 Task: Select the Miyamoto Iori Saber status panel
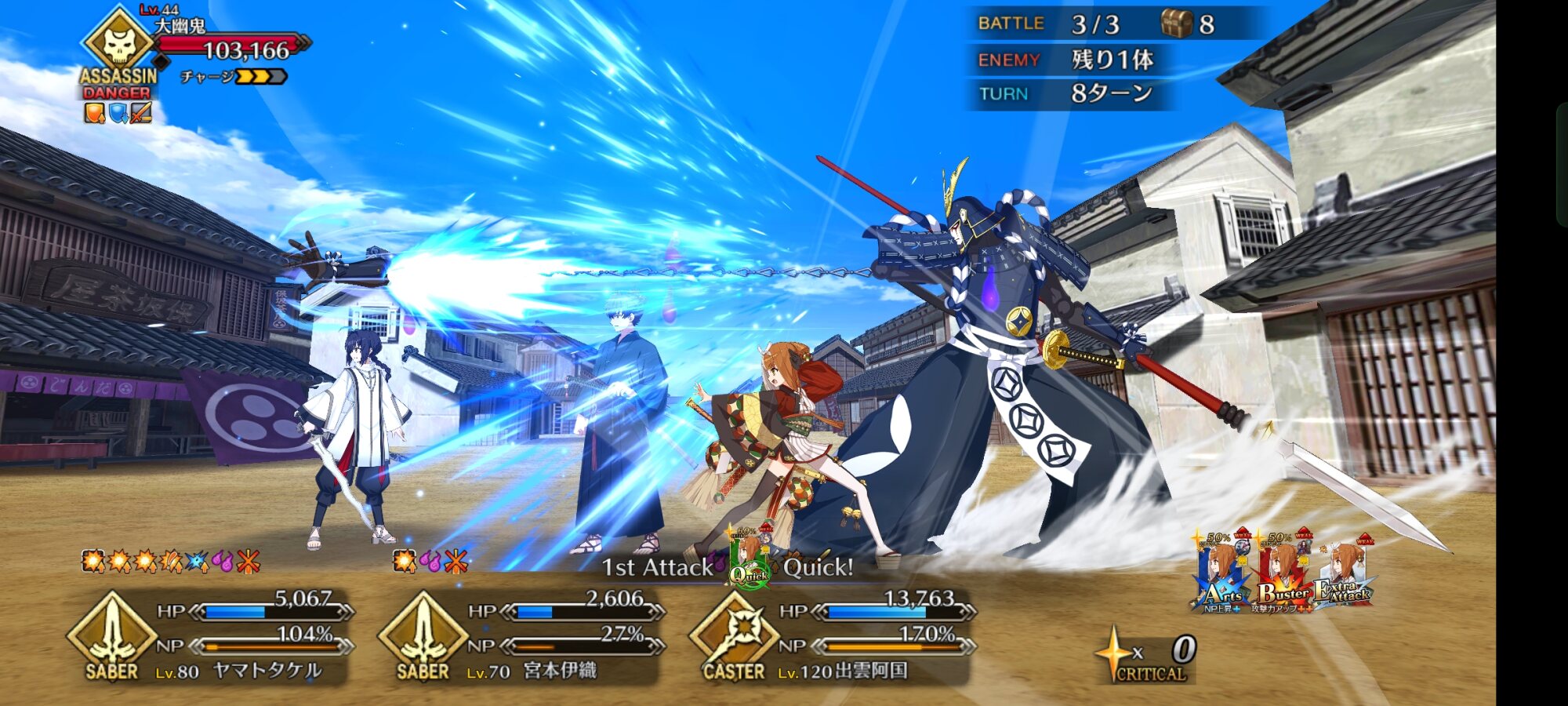[521, 637]
